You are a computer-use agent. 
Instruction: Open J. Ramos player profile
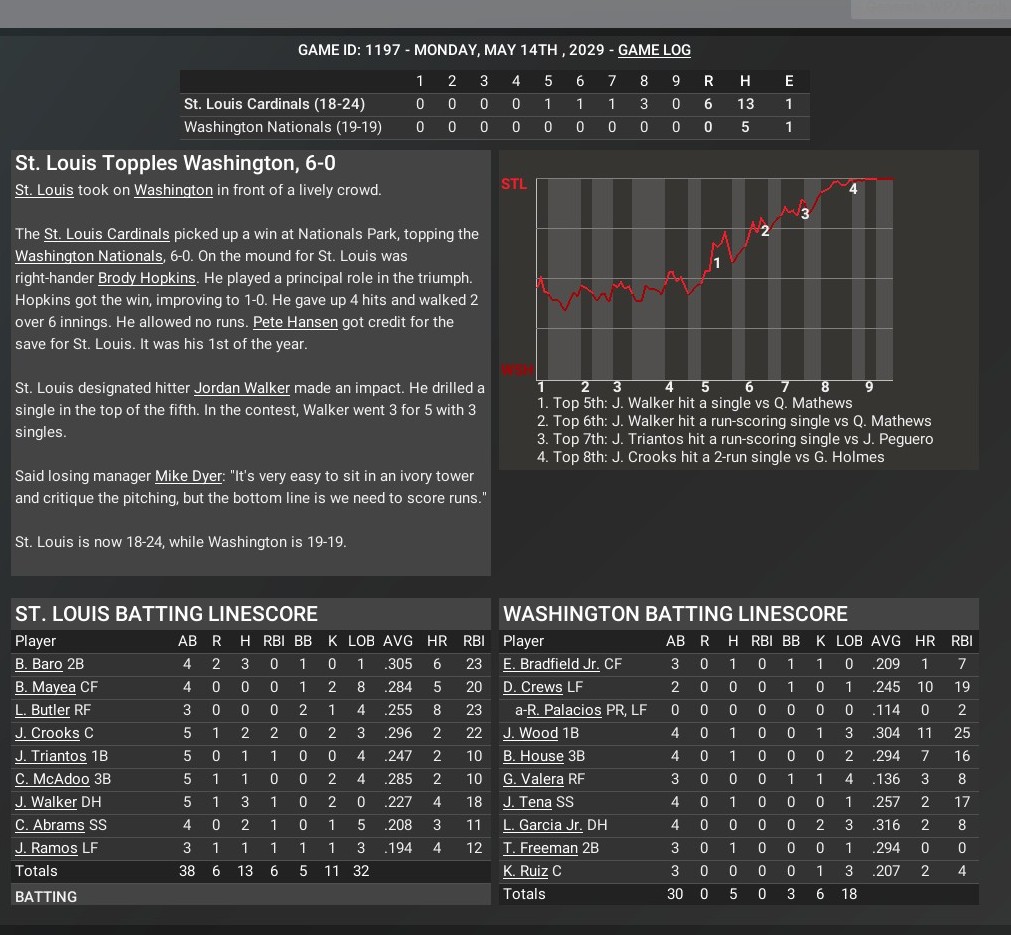click(46, 848)
